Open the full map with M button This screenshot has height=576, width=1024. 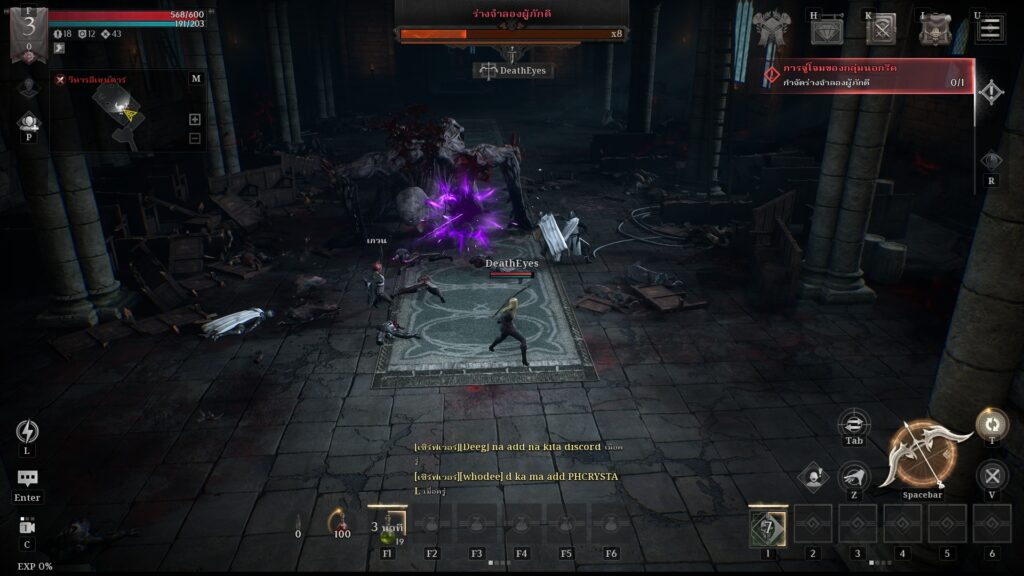pos(195,78)
